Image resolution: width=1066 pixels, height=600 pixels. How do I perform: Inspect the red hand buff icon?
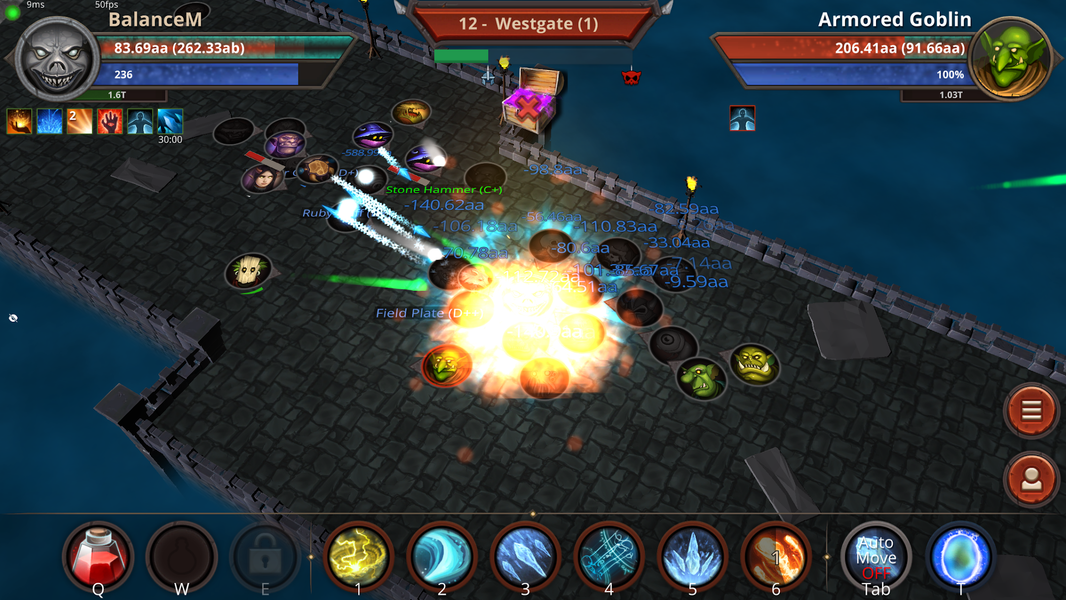(x=110, y=121)
